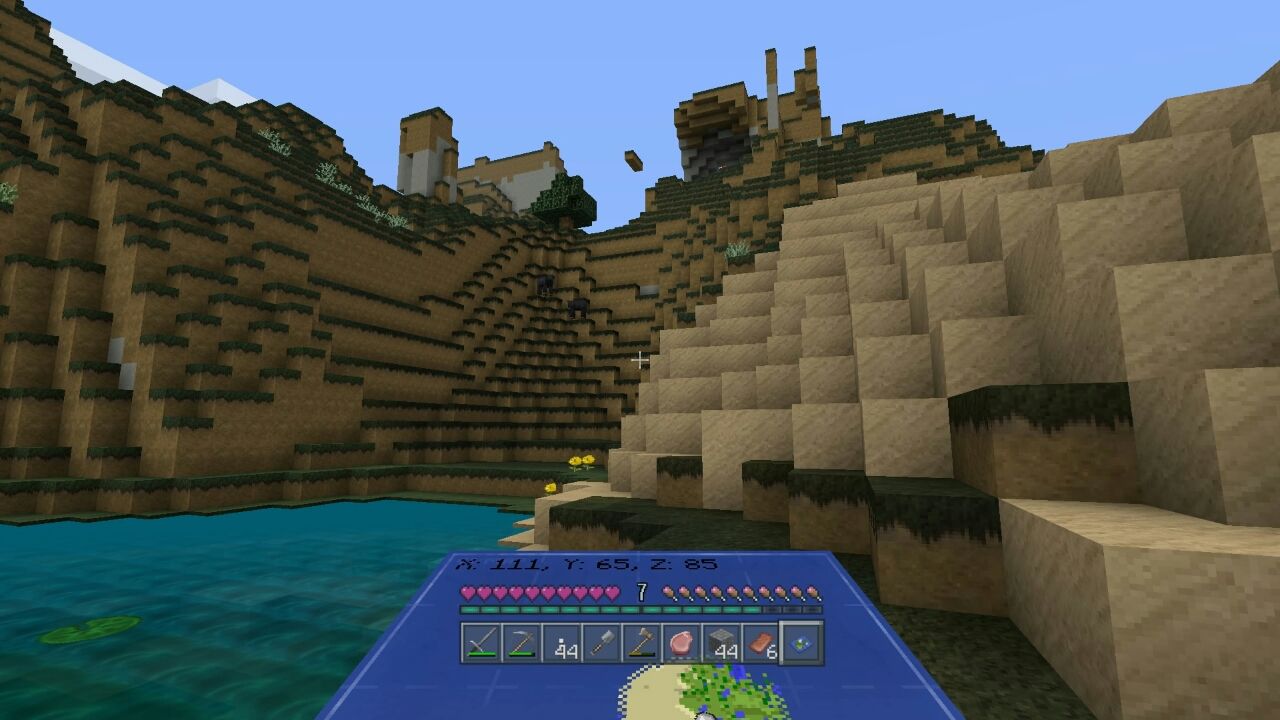Image resolution: width=1280 pixels, height=720 pixels.
Task: Select the axe in the hotbar
Action: [x=642, y=643]
